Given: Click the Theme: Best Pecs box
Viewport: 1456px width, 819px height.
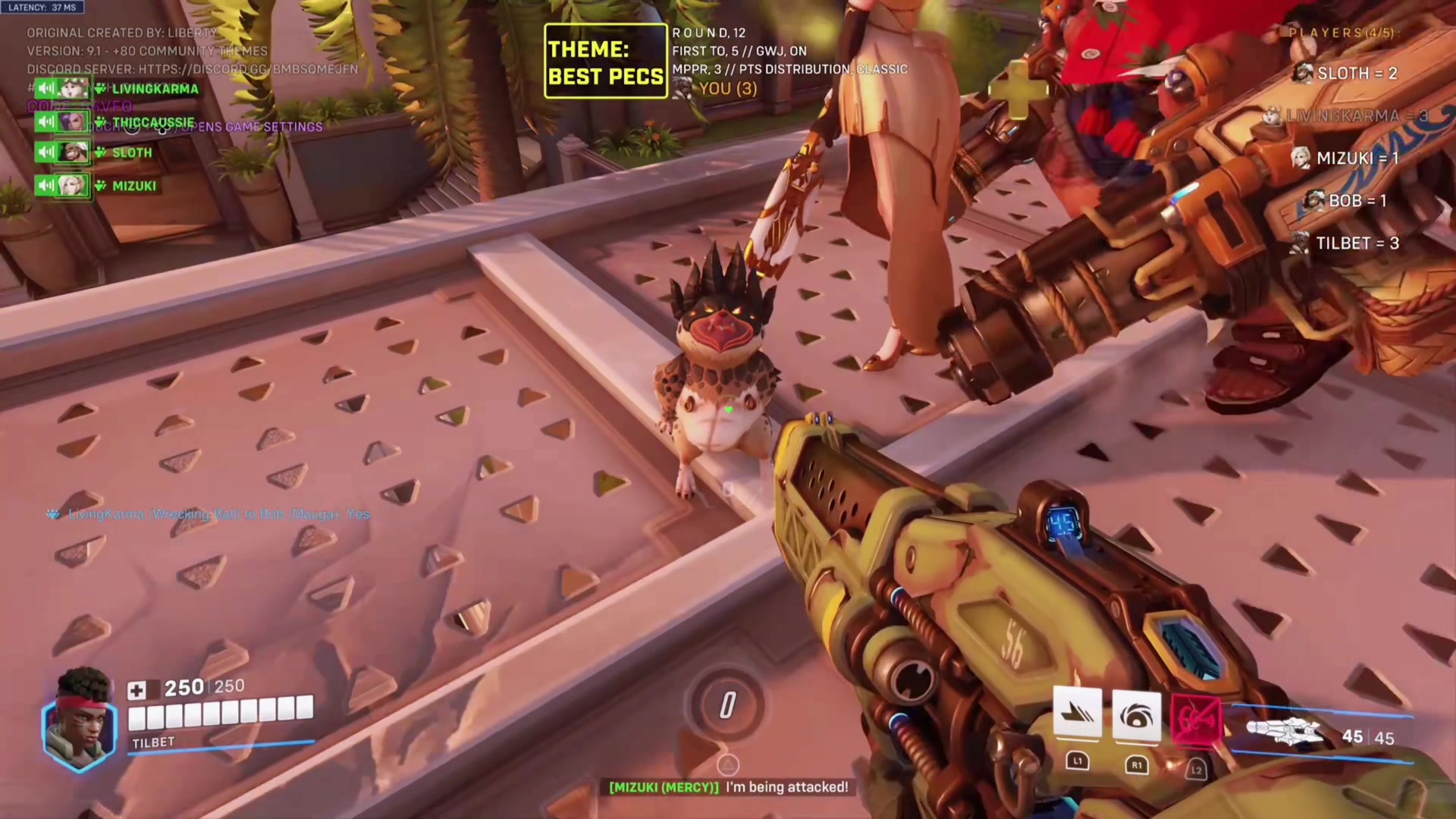Looking at the screenshot, I should [605, 61].
